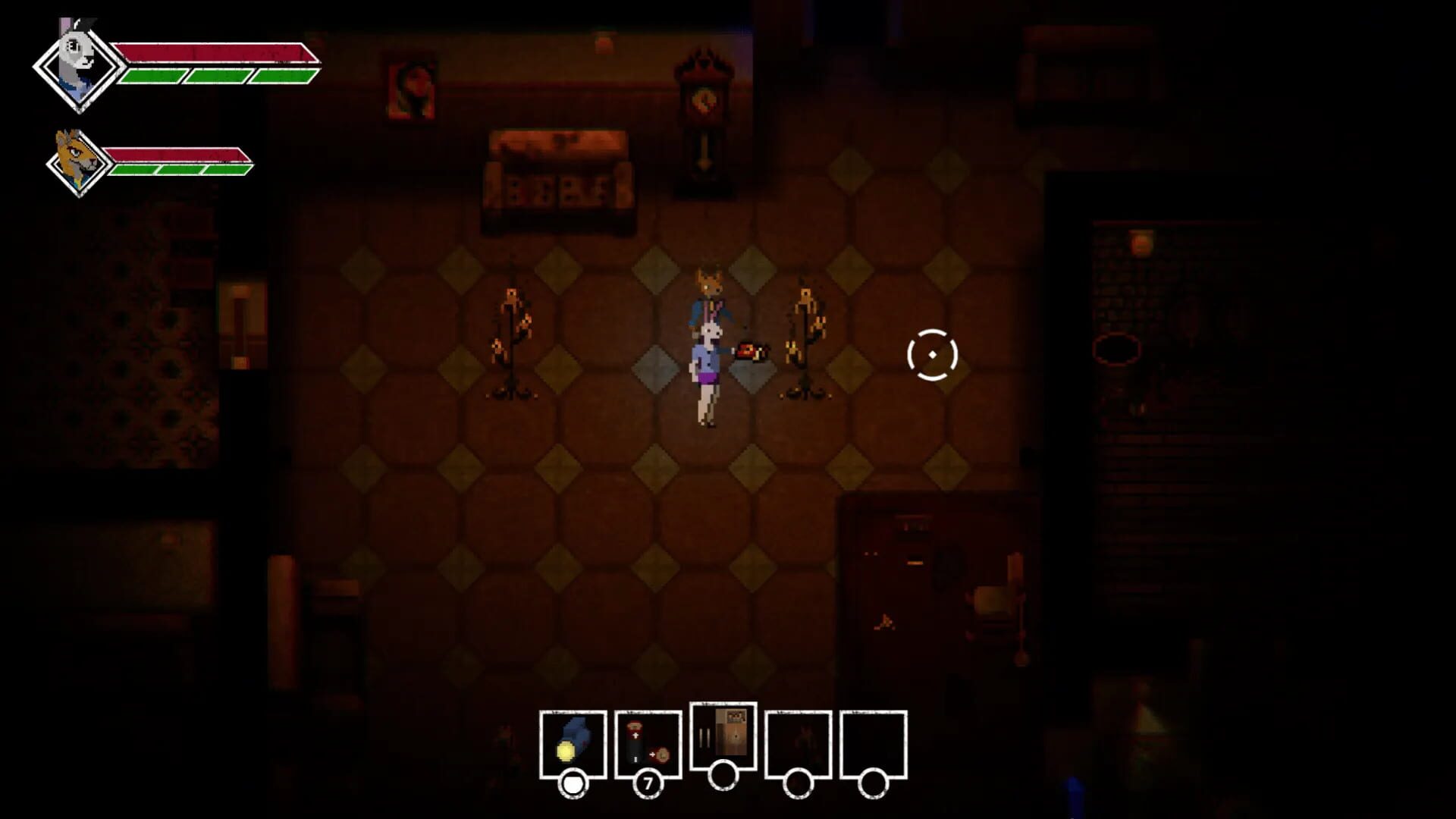
Task: Click the left standing candelabra
Action: click(511, 341)
